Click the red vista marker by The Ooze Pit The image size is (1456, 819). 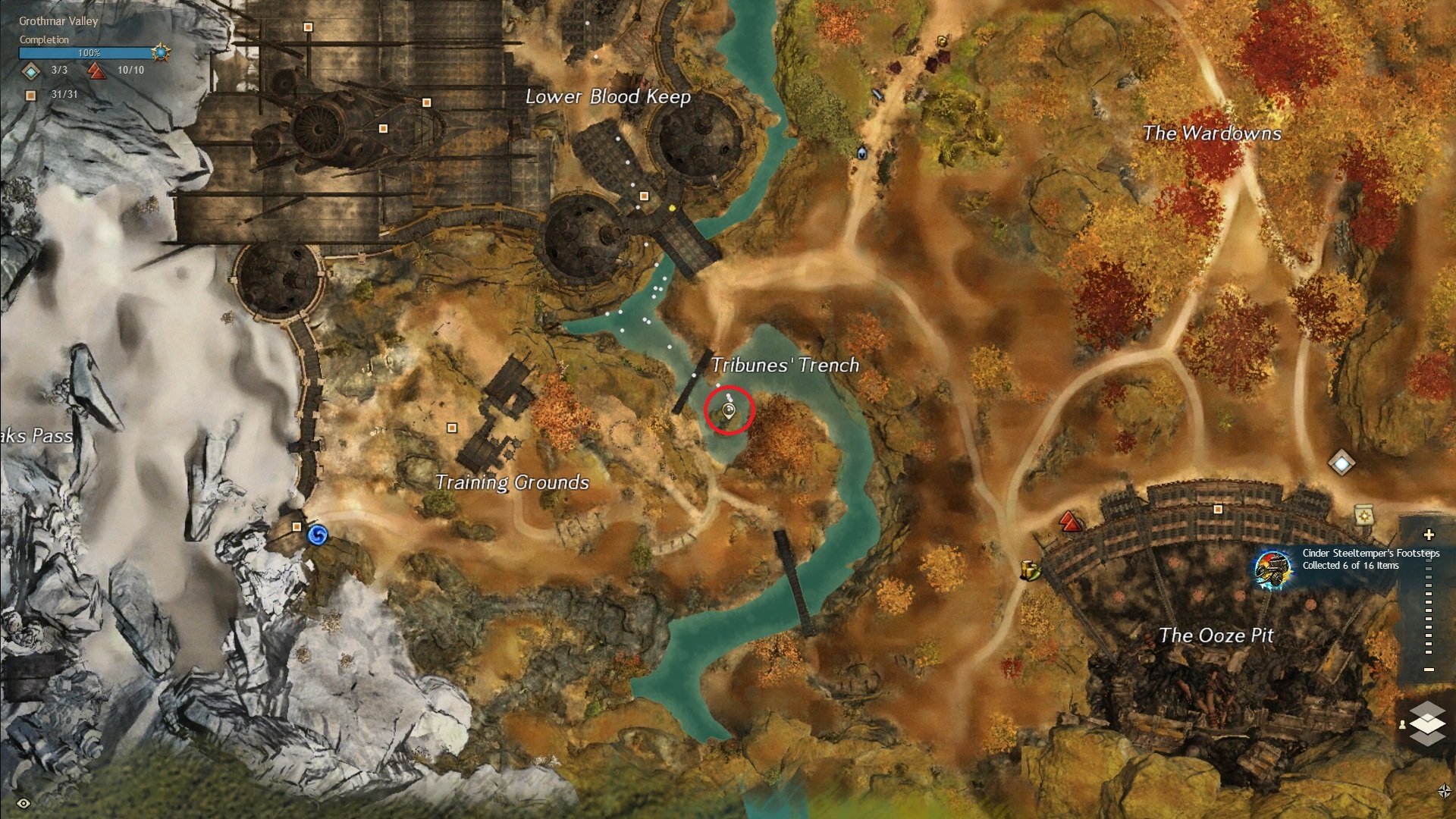(x=1069, y=521)
